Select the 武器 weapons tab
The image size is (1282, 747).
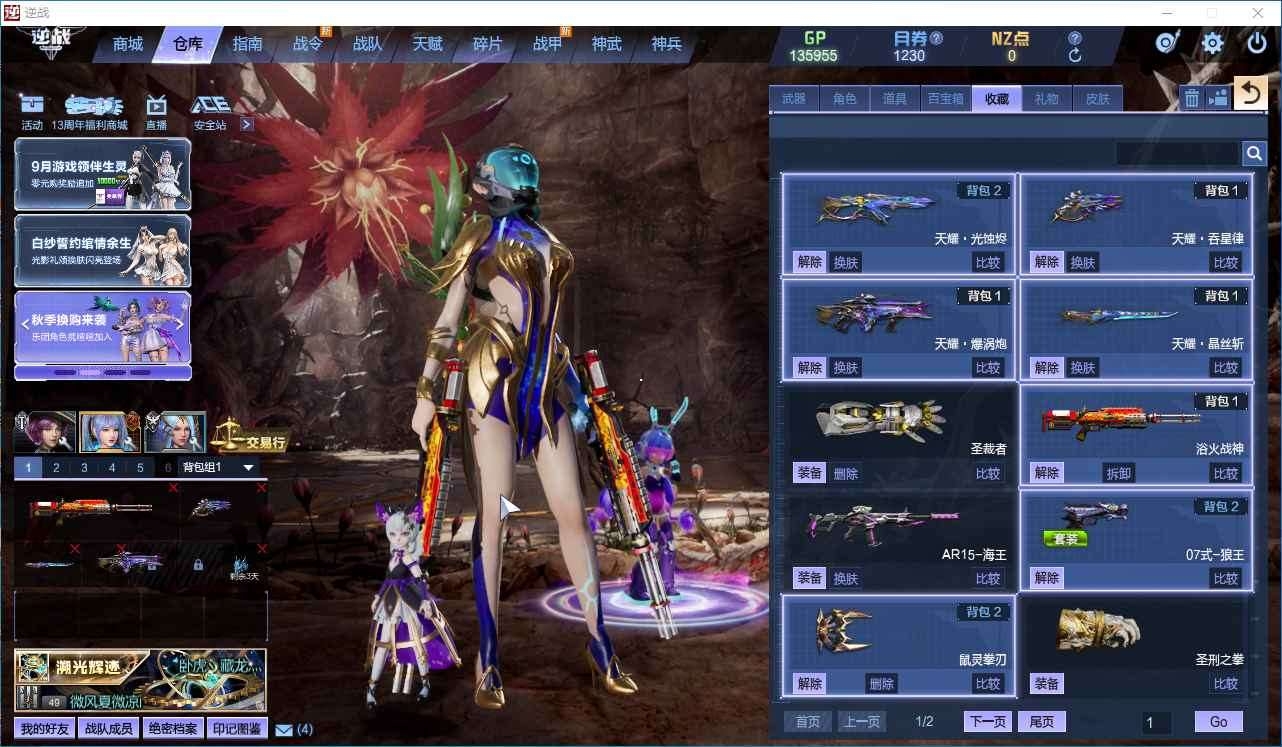tap(794, 99)
